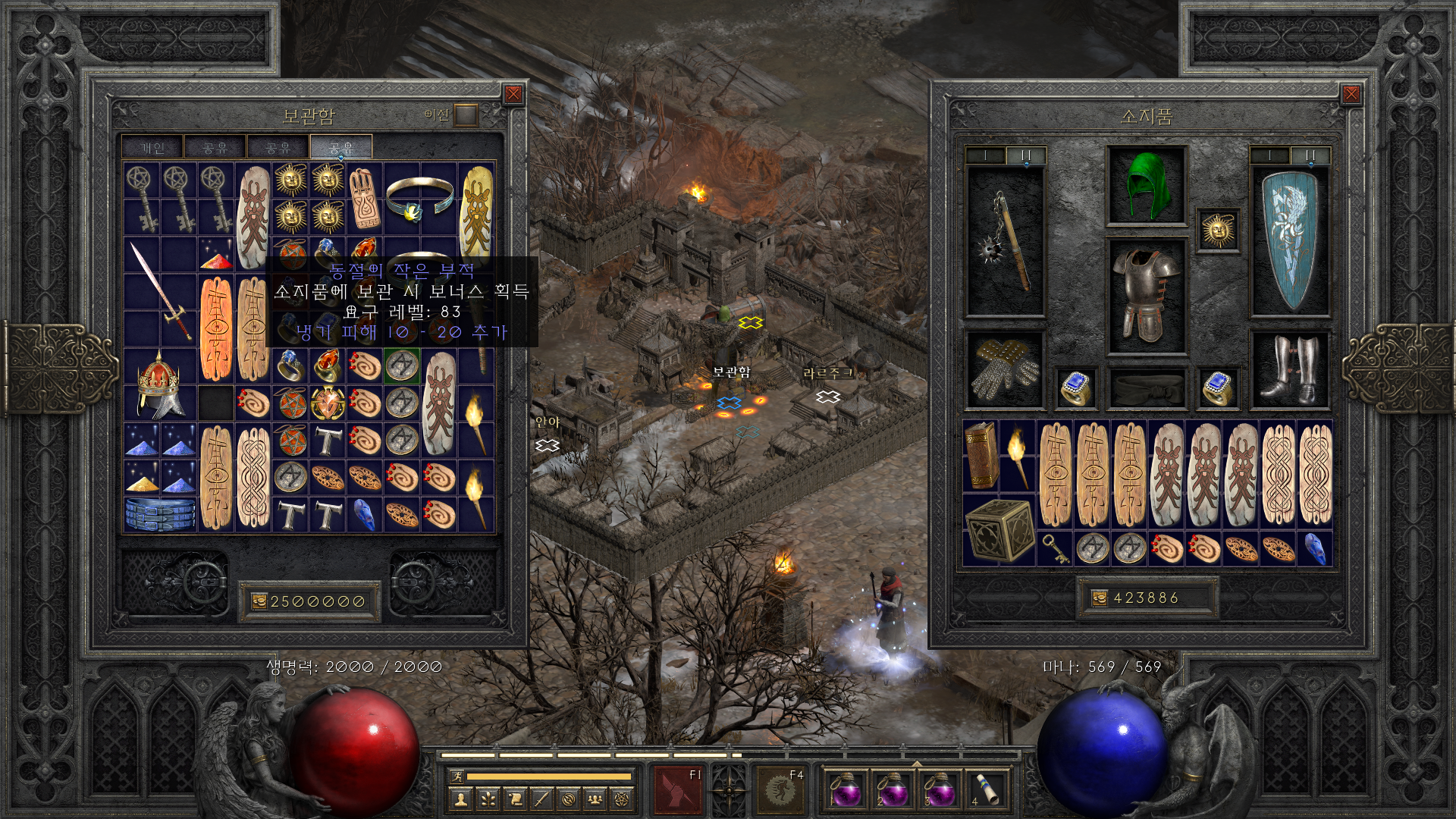Select the equipped chain gloves
Screen dimensions: 1456x819
pyautogui.click(x=1006, y=369)
